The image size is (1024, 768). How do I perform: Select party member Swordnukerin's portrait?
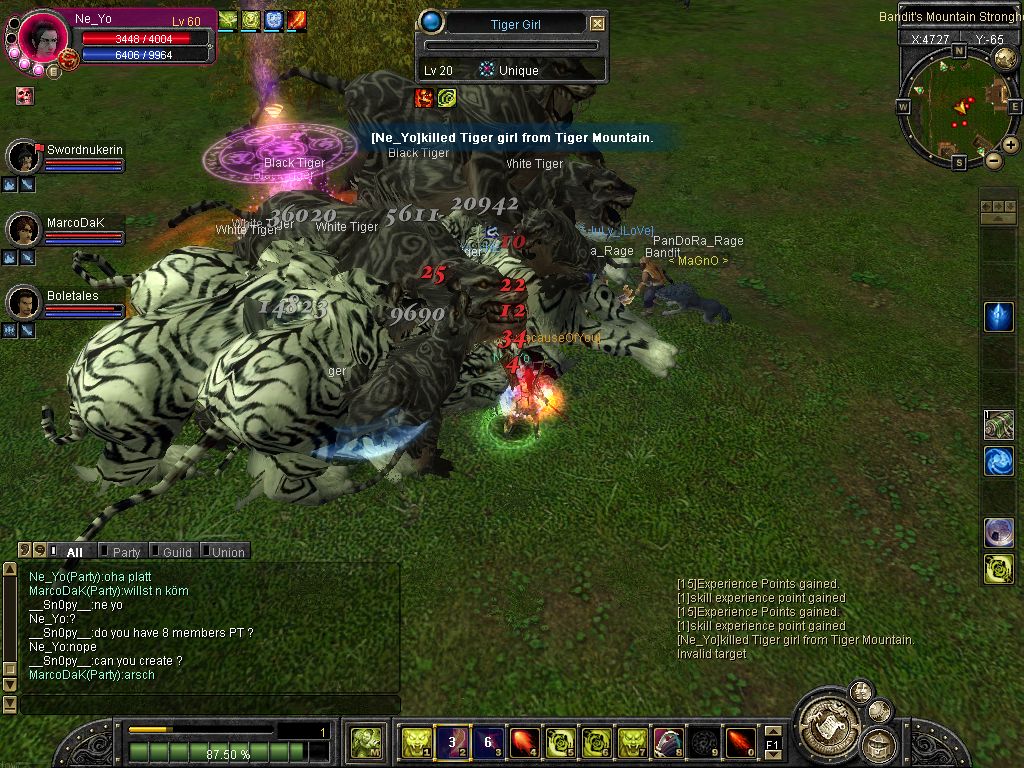23,156
